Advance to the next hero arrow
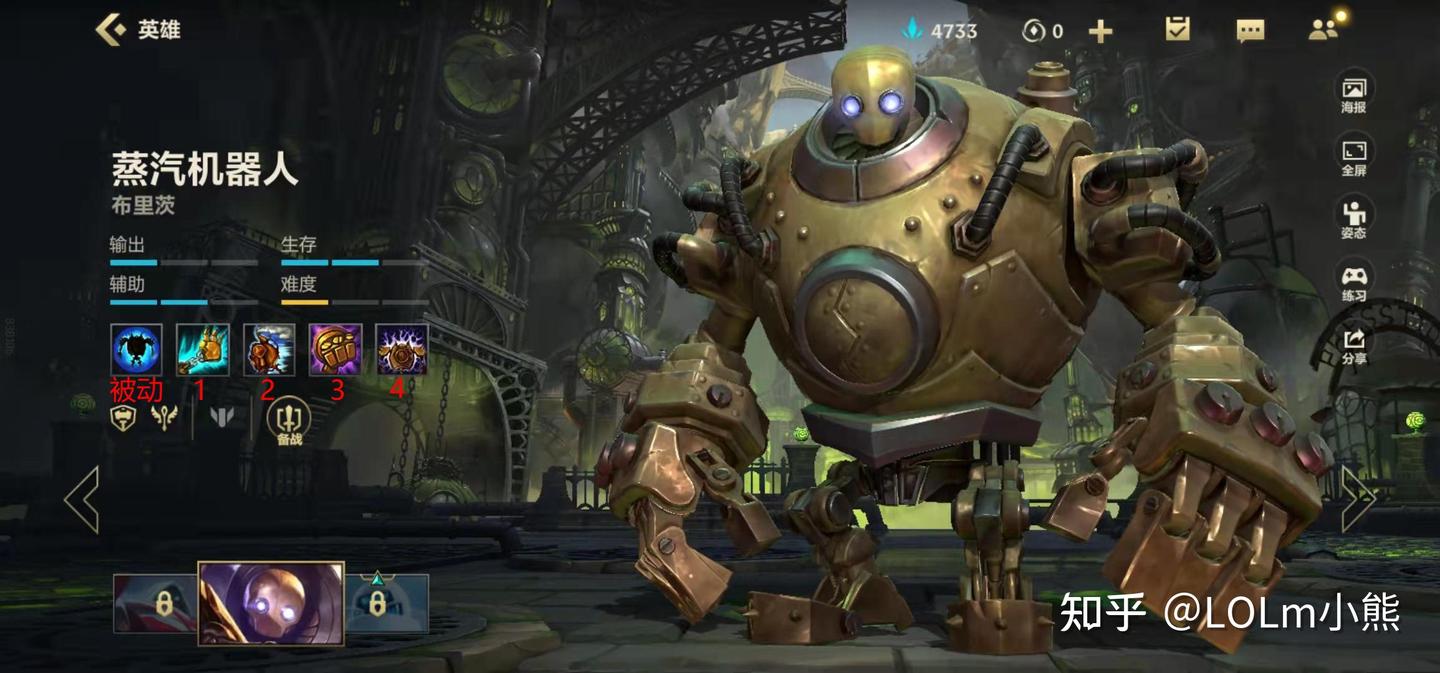 1358,499
